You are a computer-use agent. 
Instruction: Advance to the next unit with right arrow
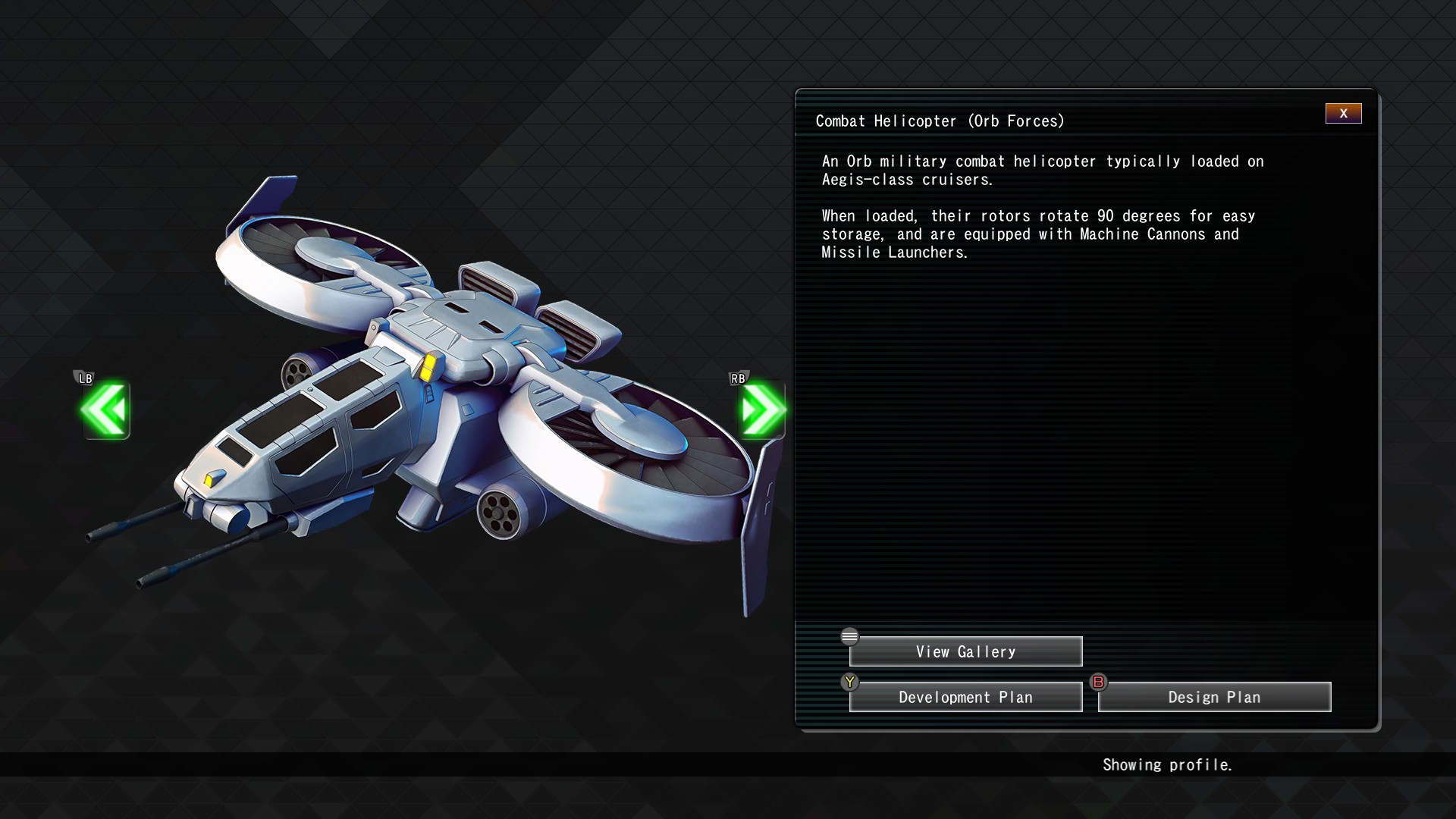[x=761, y=410]
